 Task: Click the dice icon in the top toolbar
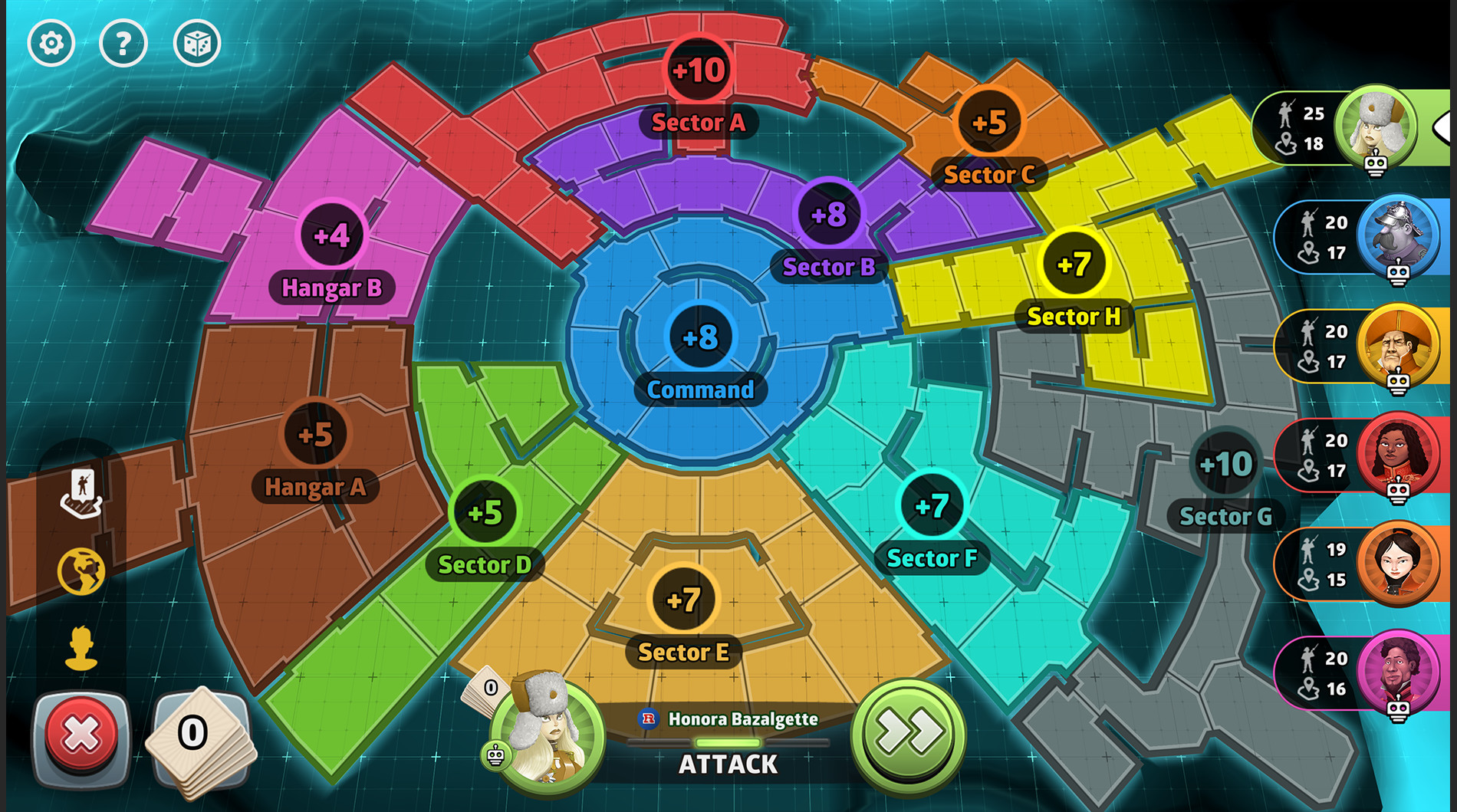pyautogui.click(x=196, y=44)
